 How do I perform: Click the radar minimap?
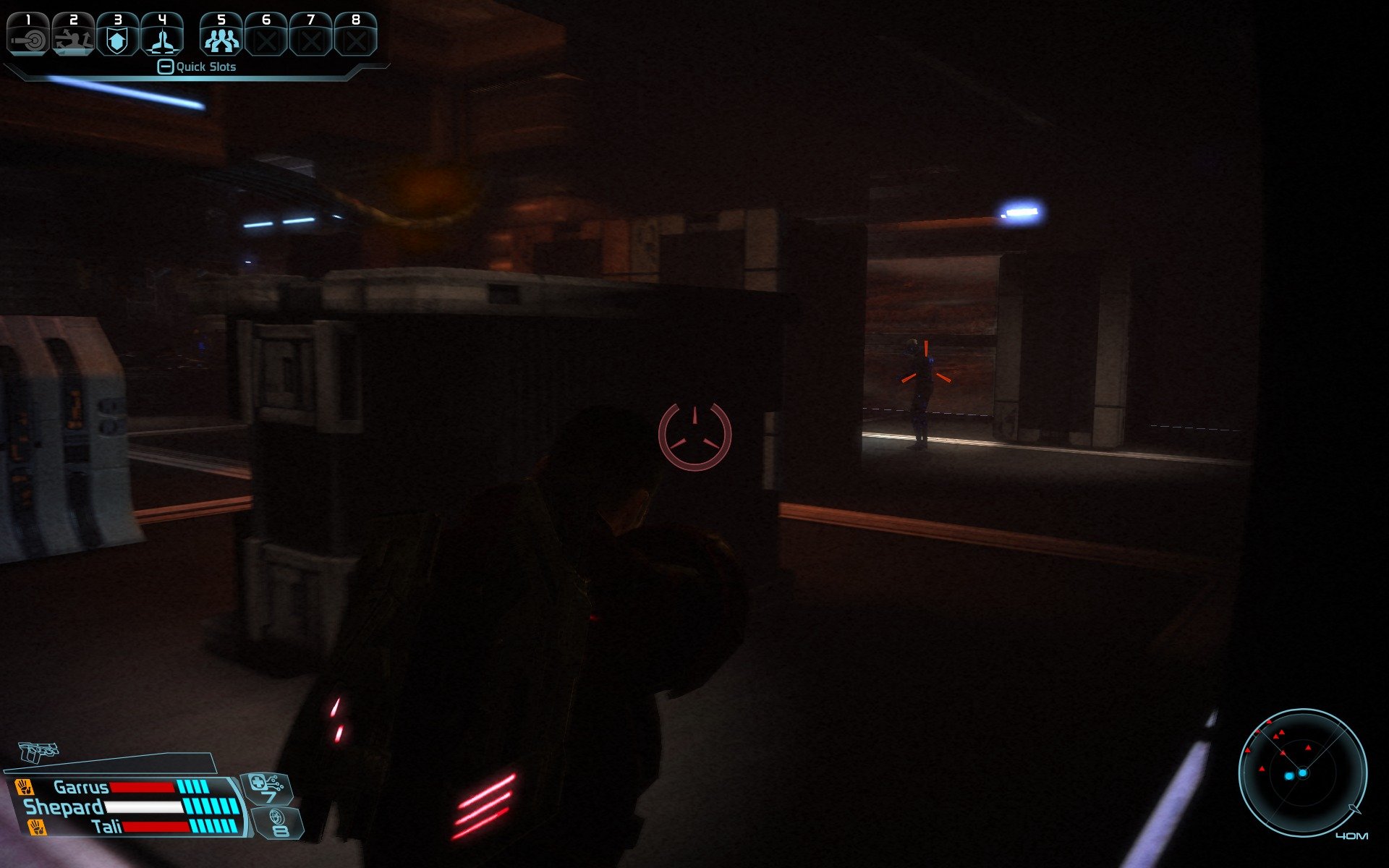coord(1302,773)
